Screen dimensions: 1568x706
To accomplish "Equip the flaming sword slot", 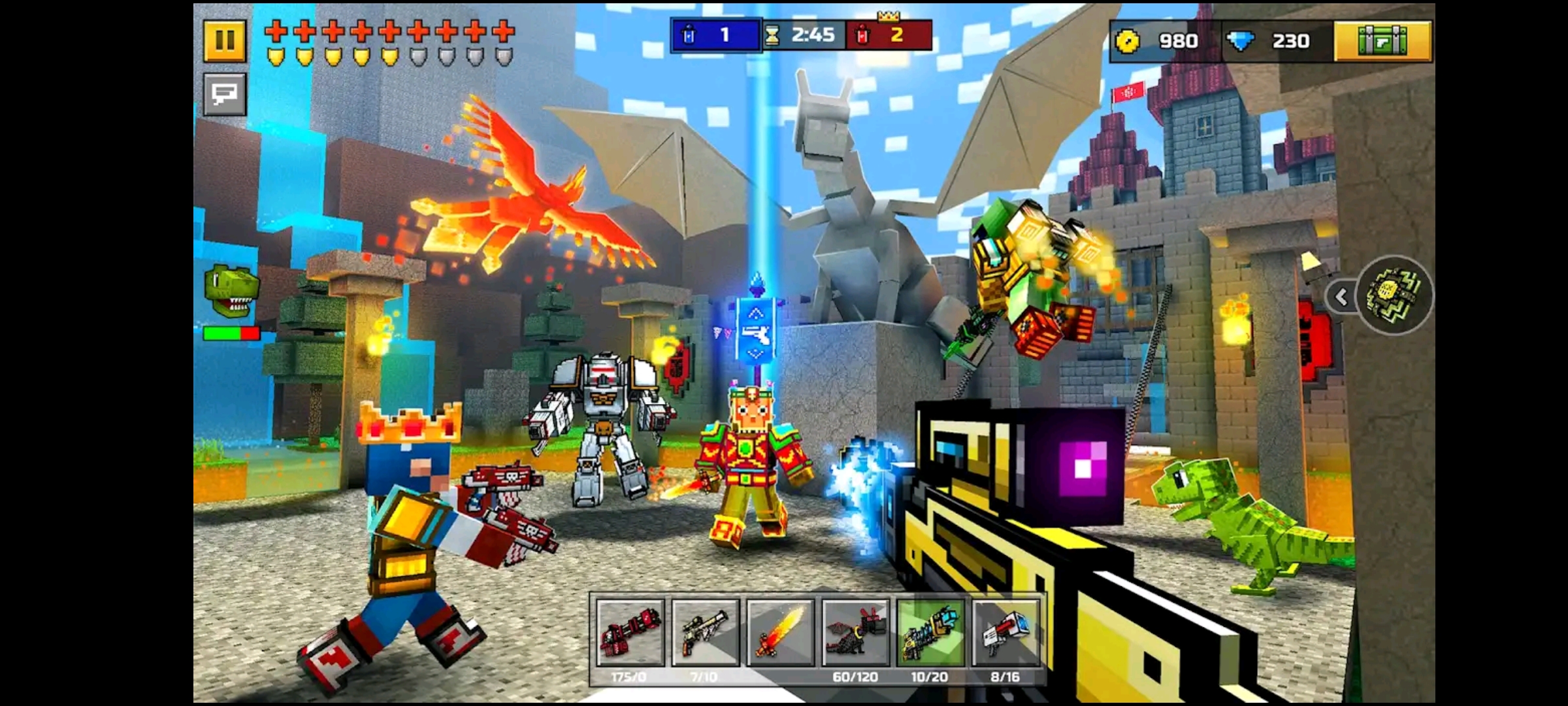I will pos(780,633).
